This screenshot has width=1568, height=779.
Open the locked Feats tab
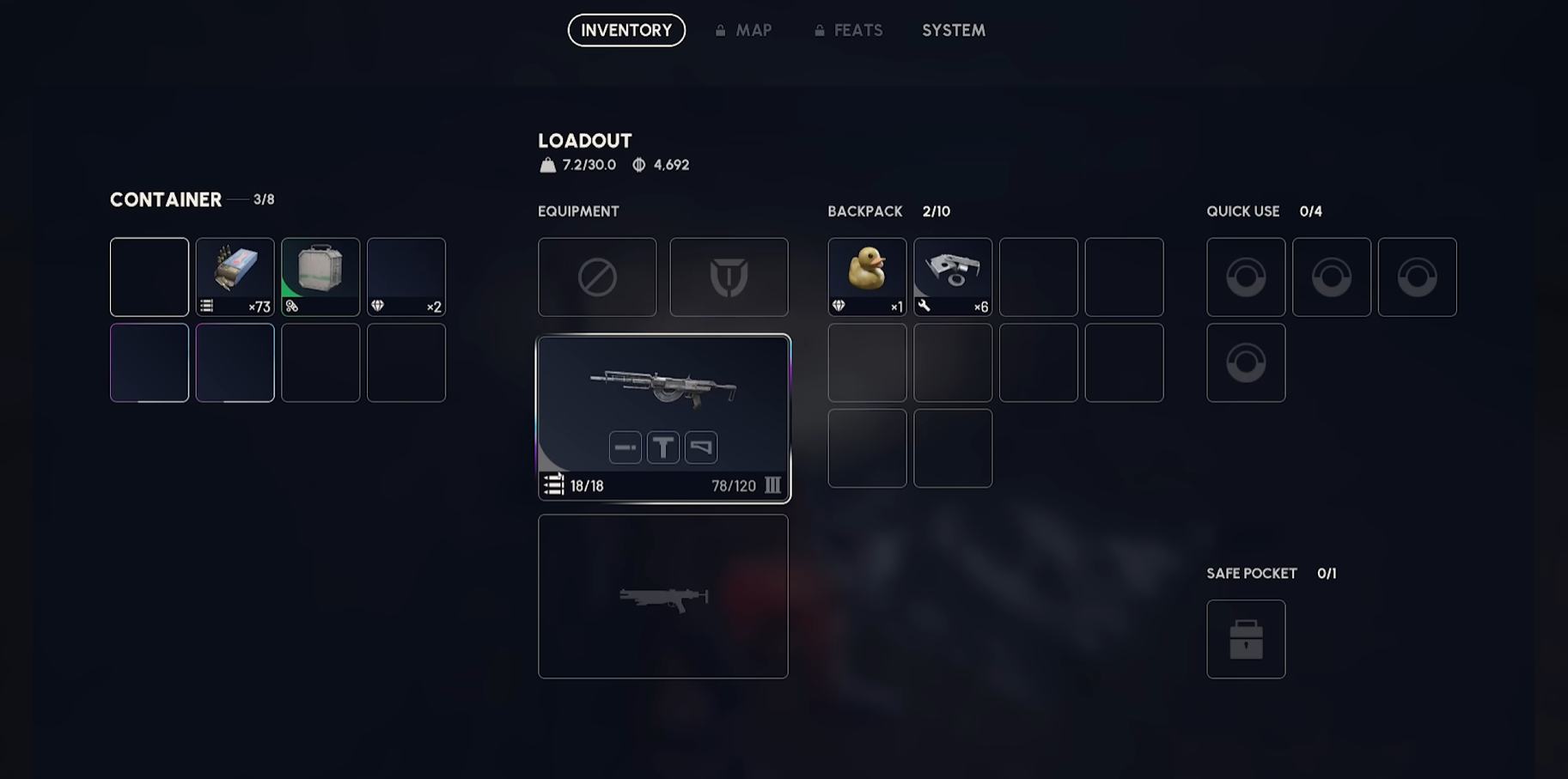(x=849, y=30)
